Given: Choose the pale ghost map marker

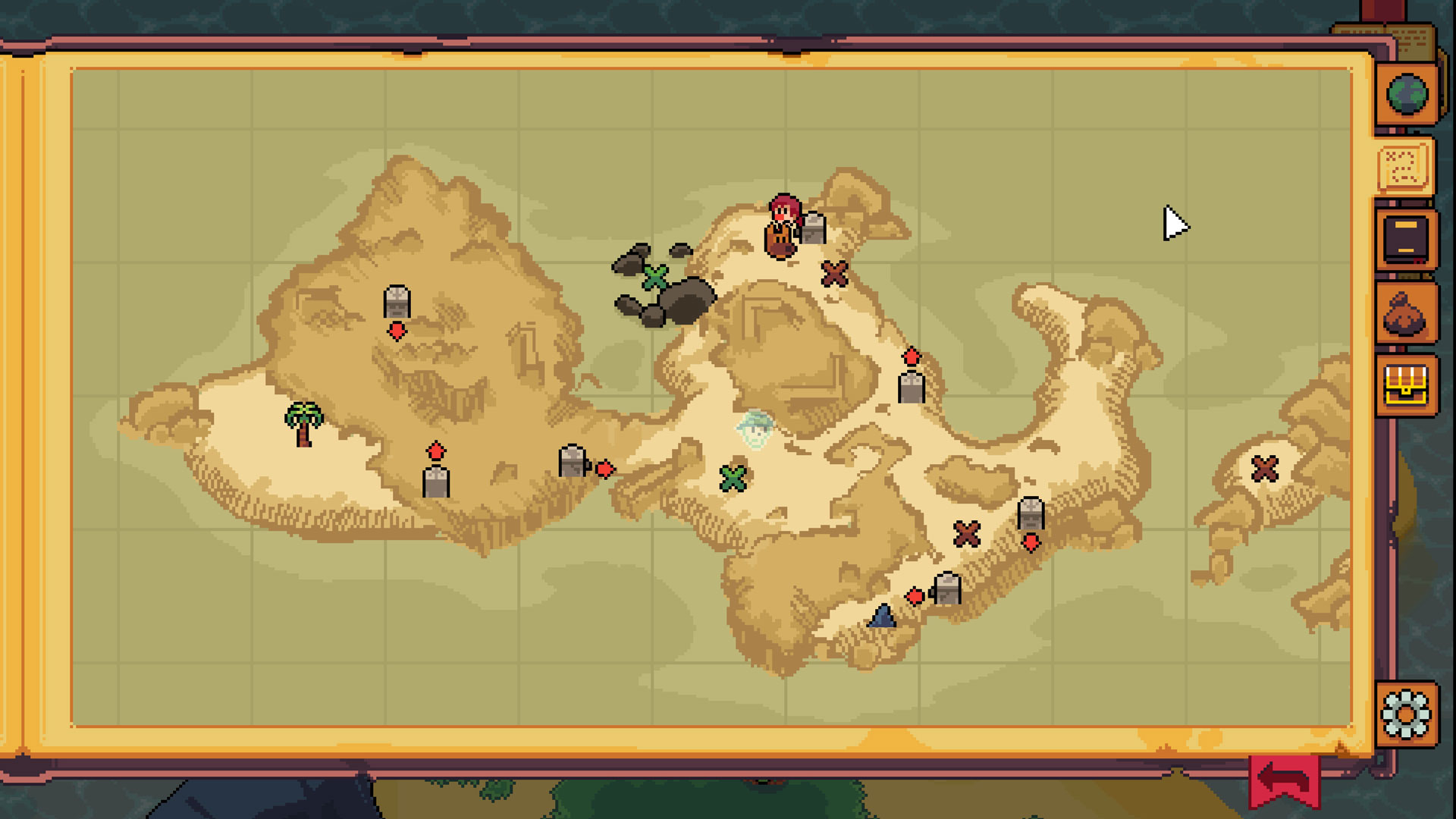Looking at the screenshot, I should click(755, 430).
